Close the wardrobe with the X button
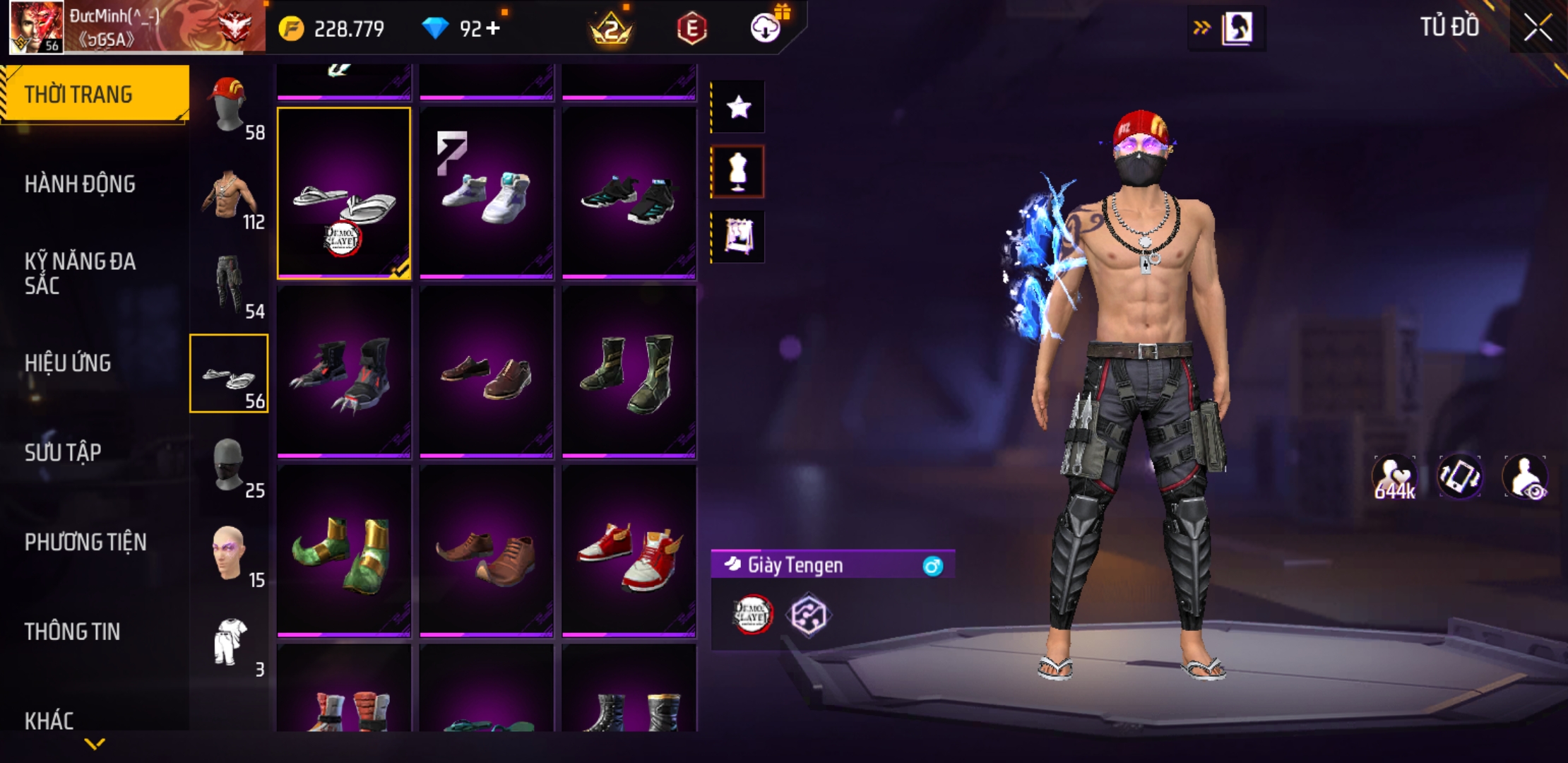The height and width of the screenshot is (763, 1568). point(1537,28)
